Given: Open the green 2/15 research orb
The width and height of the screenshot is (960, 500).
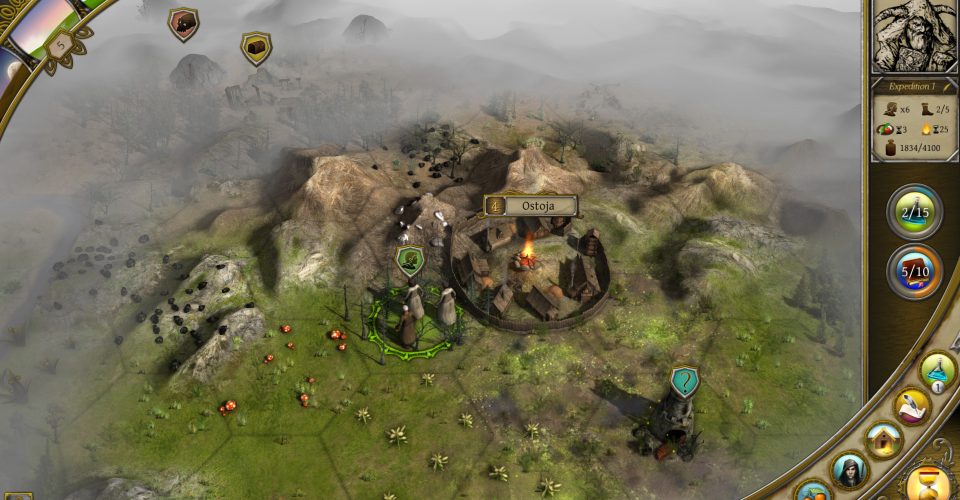Looking at the screenshot, I should tap(914, 213).
